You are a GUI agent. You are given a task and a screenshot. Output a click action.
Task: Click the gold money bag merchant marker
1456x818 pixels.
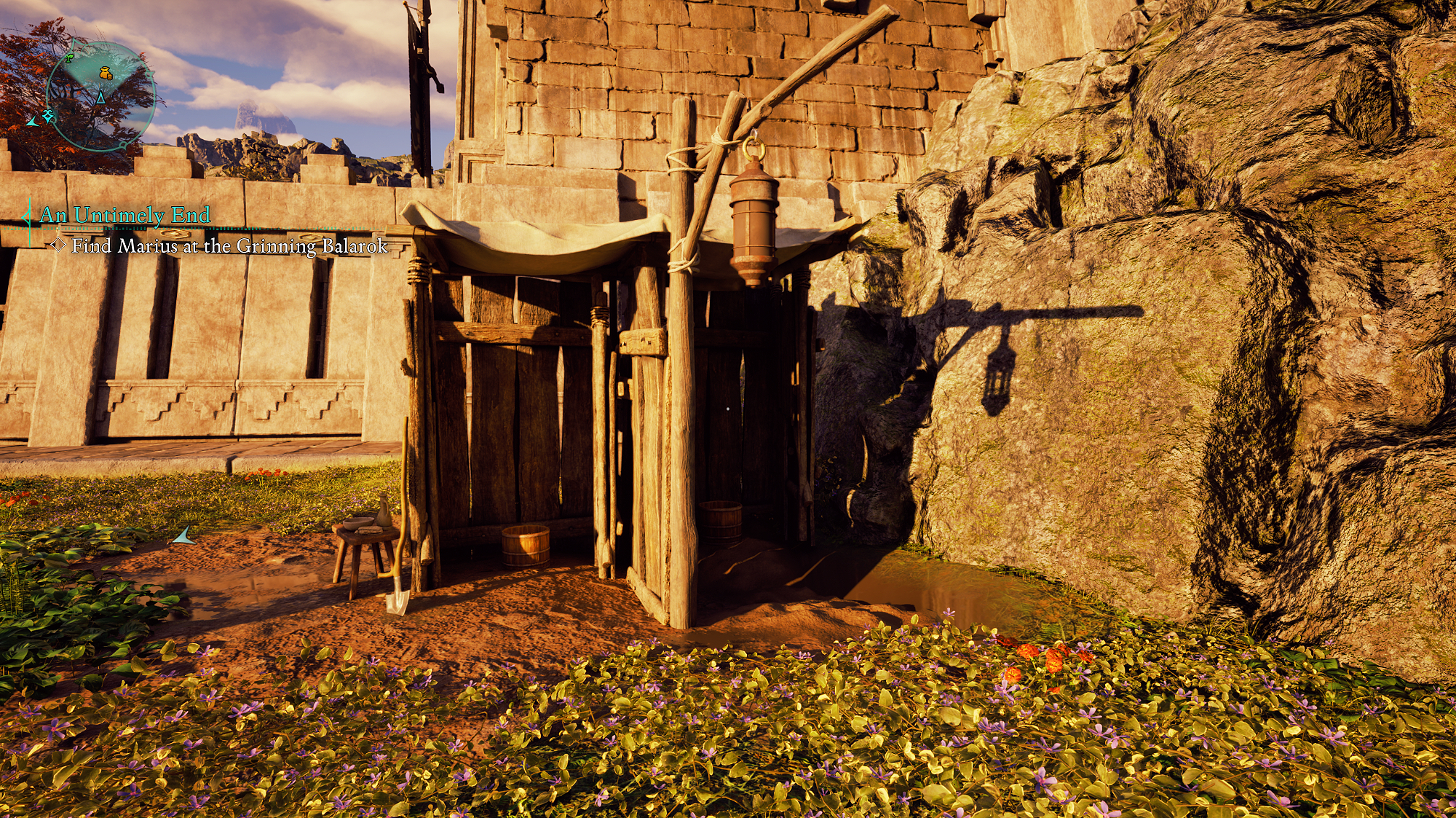pyautogui.click(x=106, y=73)
